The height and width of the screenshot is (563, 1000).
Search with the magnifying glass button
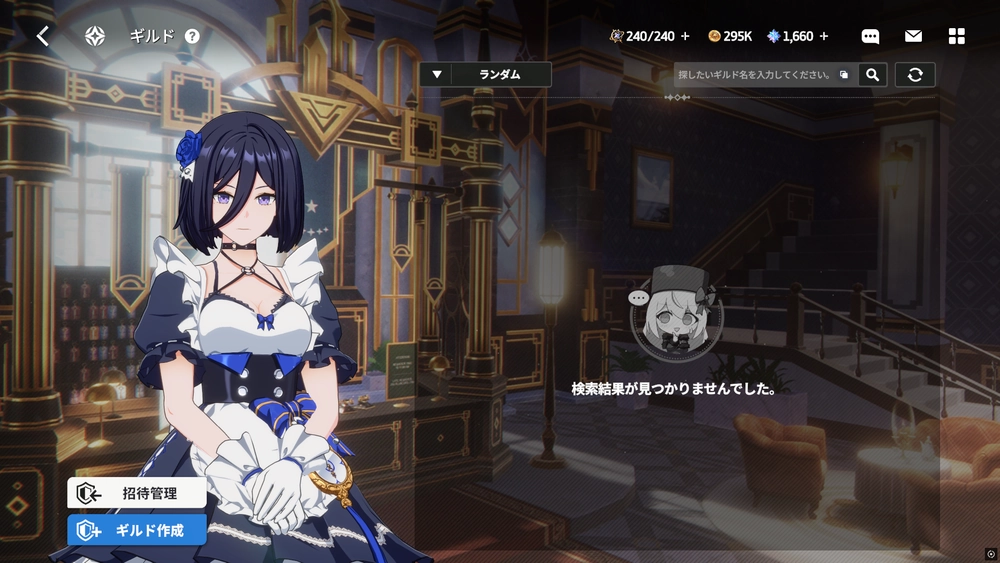click(873, 75)
